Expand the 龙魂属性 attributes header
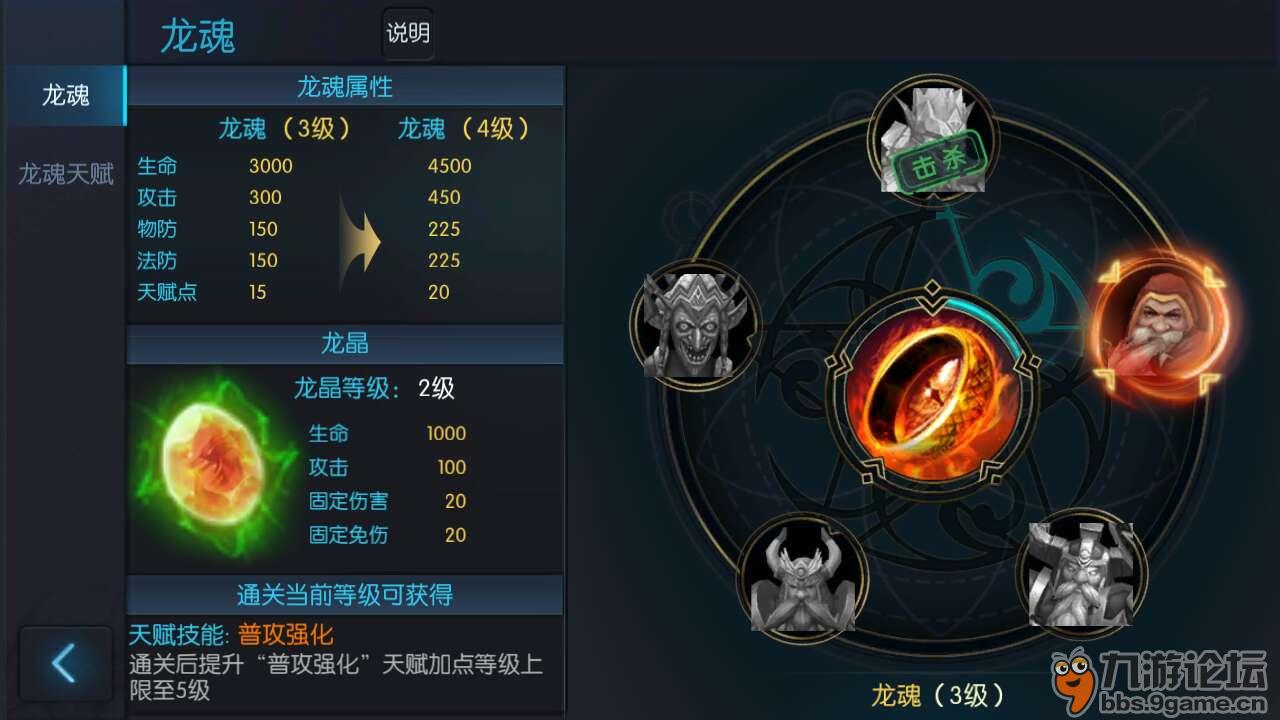The height and width of the screenshot is (720, 1280). [x=345, y=87]
